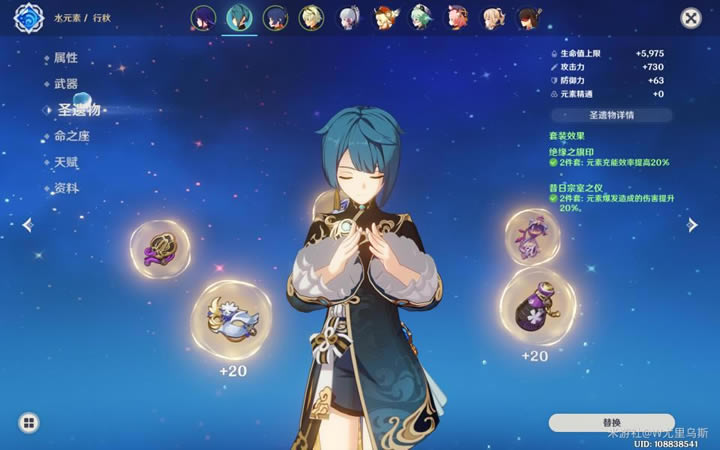Choose the green-haired character portrait
The width and height of the screenshot is (720, 450).
coord(420,17)
